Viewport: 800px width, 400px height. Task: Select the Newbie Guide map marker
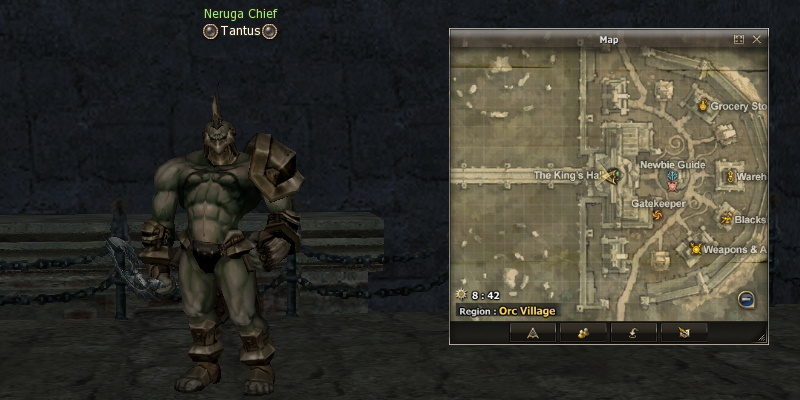673,179
